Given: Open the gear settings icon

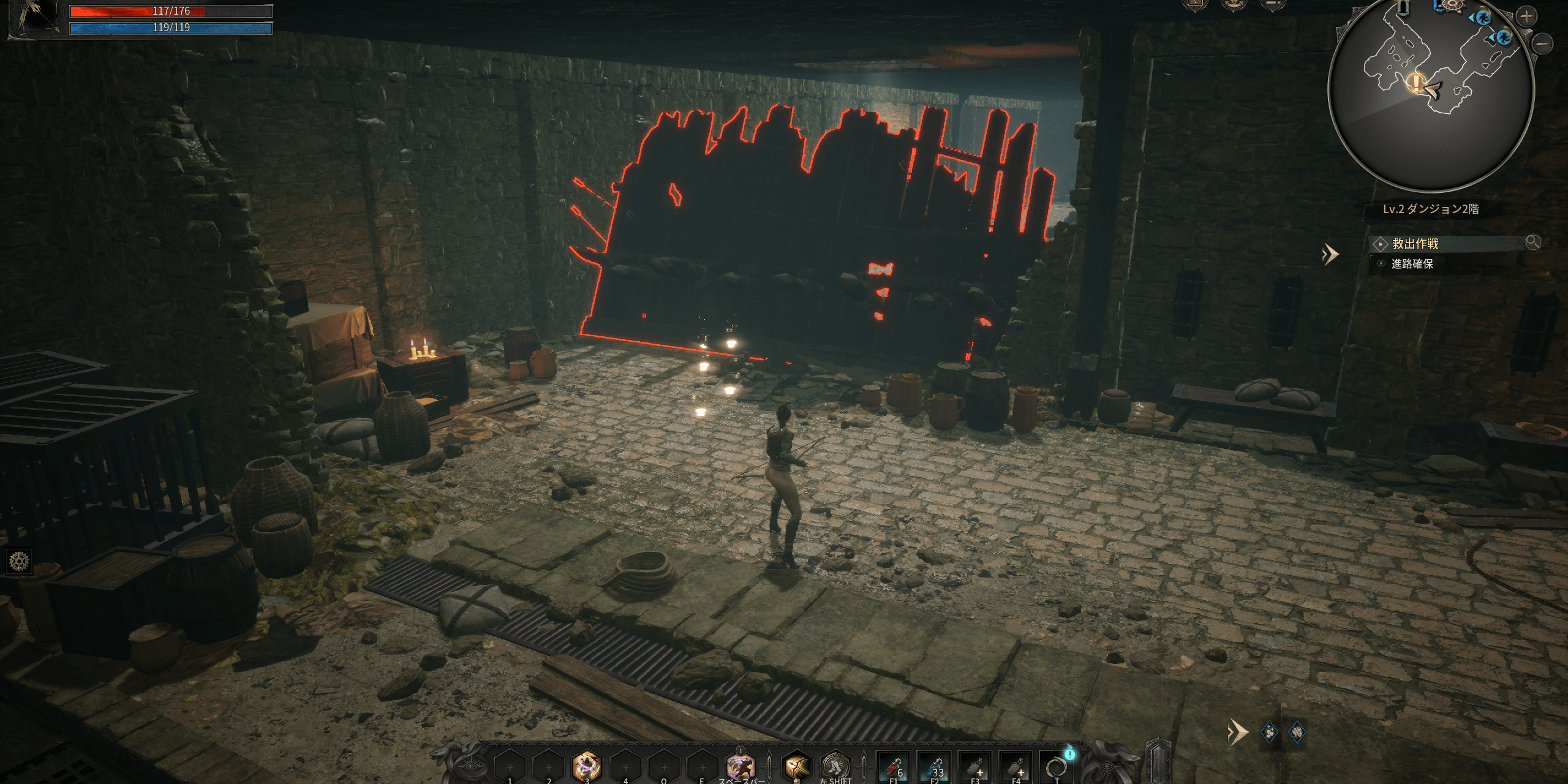Looking at the screenshot, I should 19,561.
